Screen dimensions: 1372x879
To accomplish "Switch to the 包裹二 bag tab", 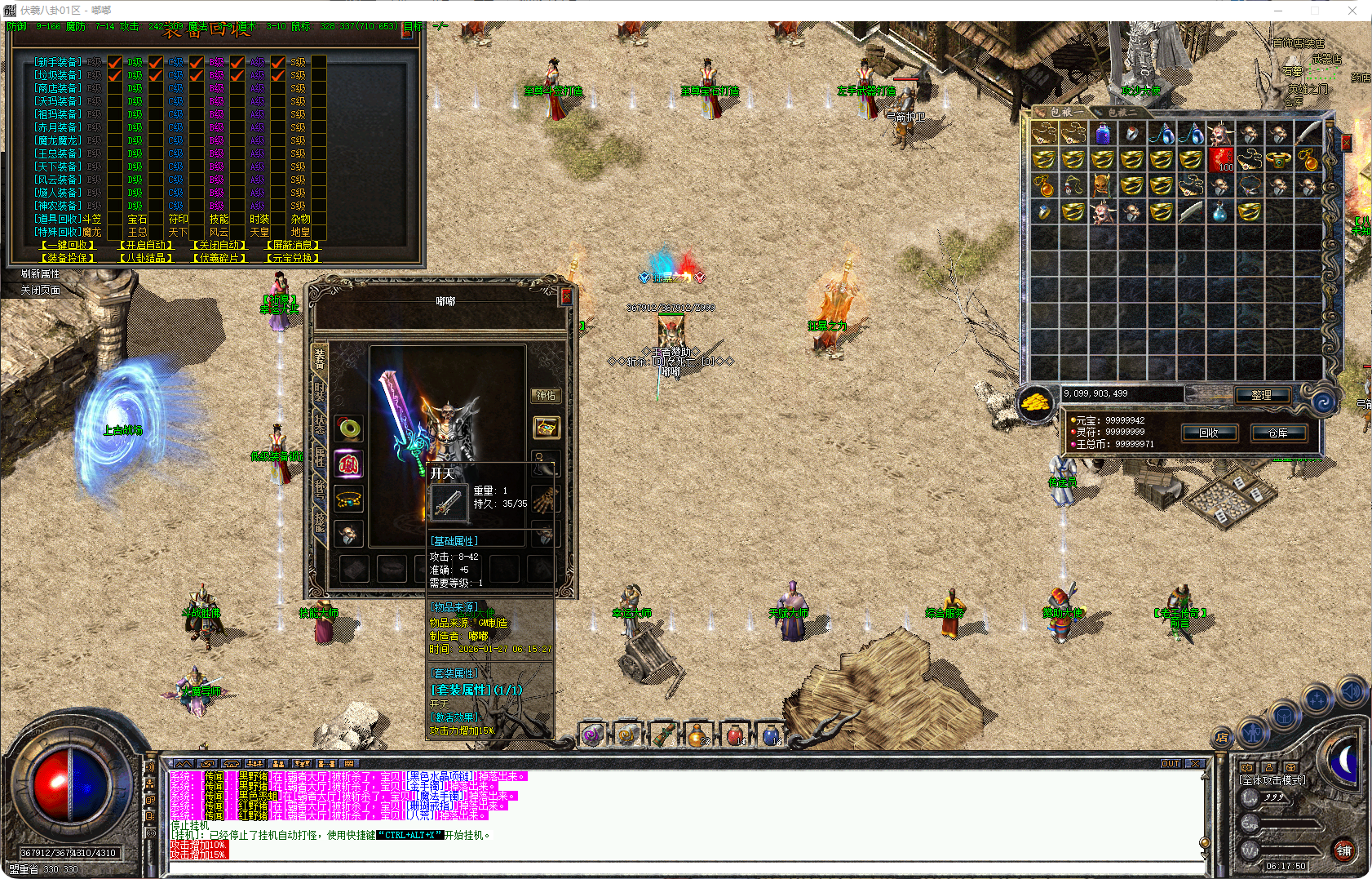I will (1122, 113).
